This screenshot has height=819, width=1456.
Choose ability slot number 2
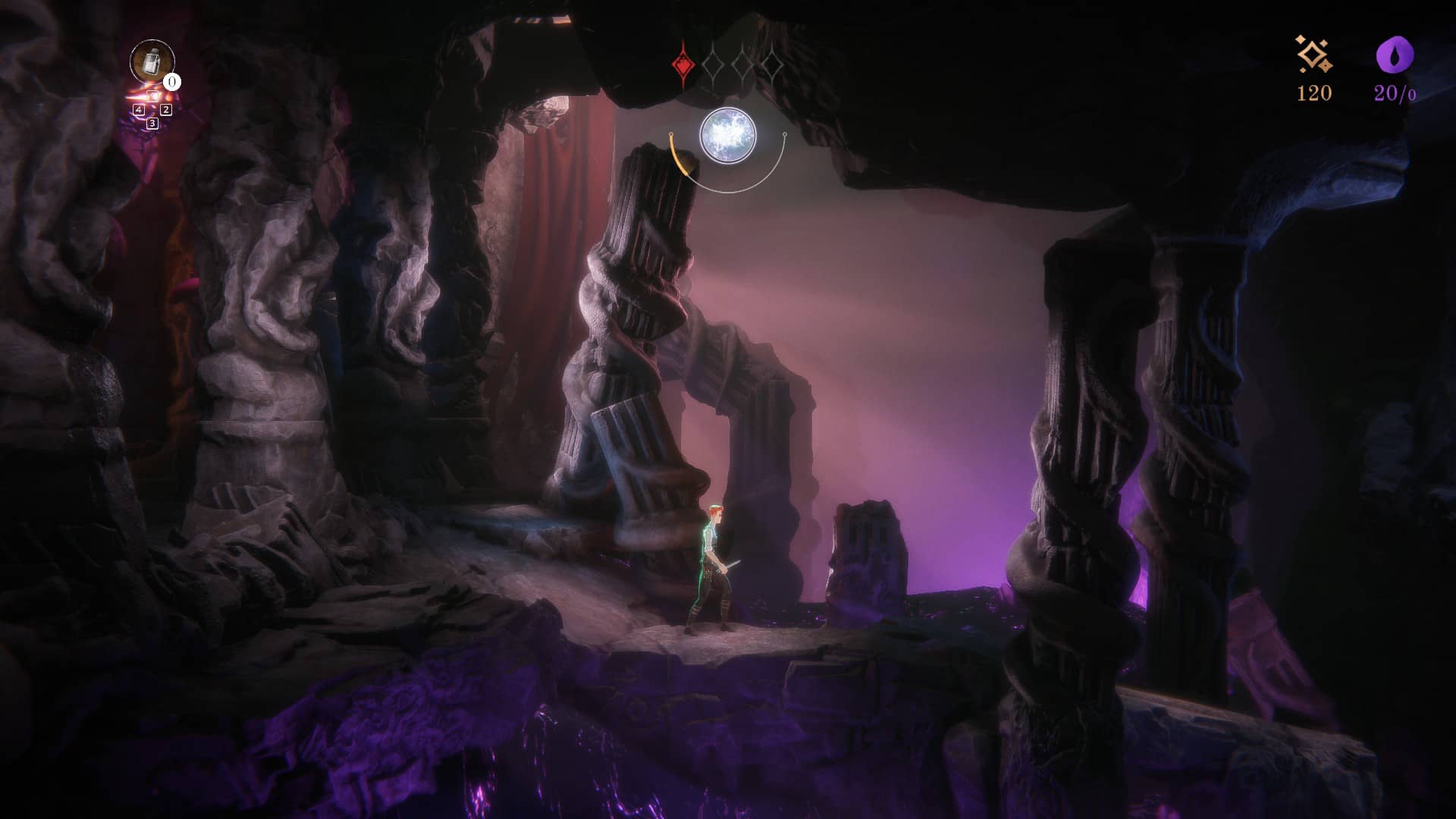click(166, 110)
